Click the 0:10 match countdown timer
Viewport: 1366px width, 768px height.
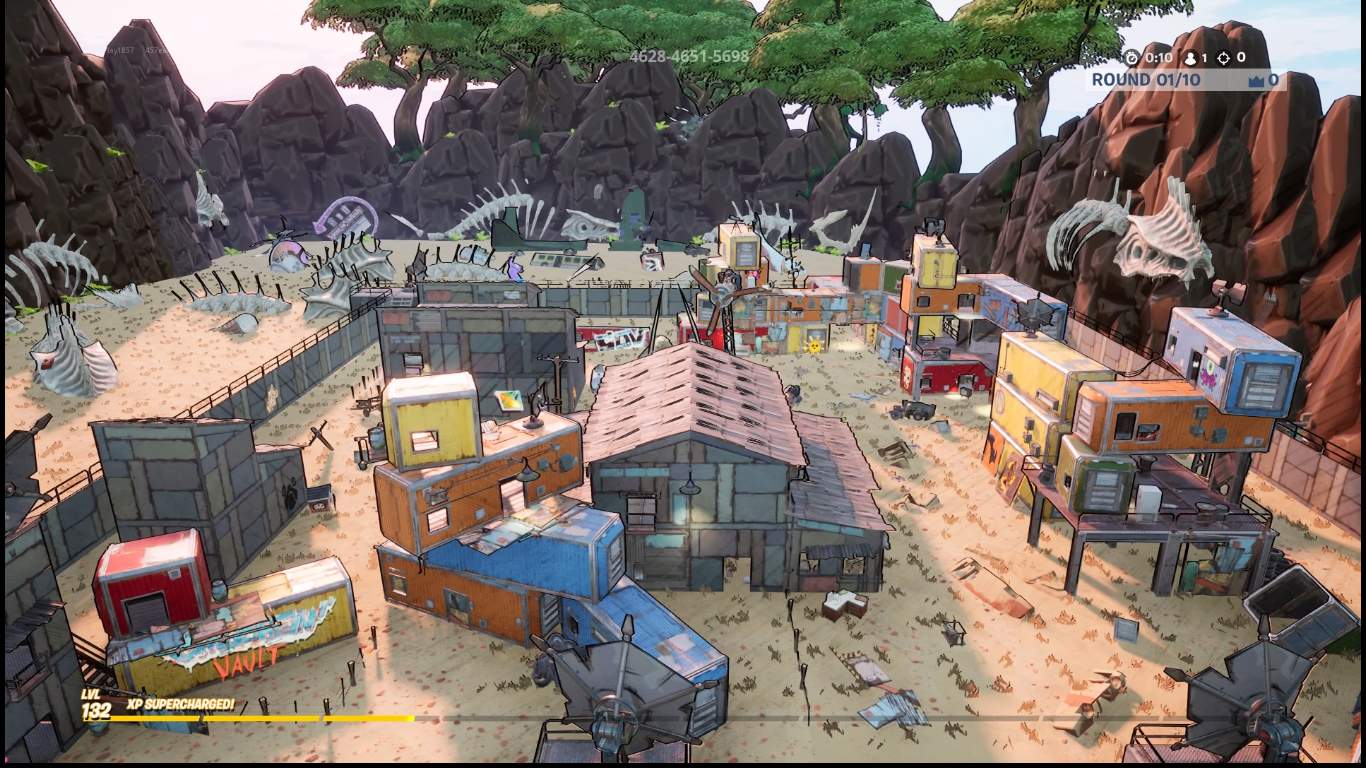[1160, 58]
